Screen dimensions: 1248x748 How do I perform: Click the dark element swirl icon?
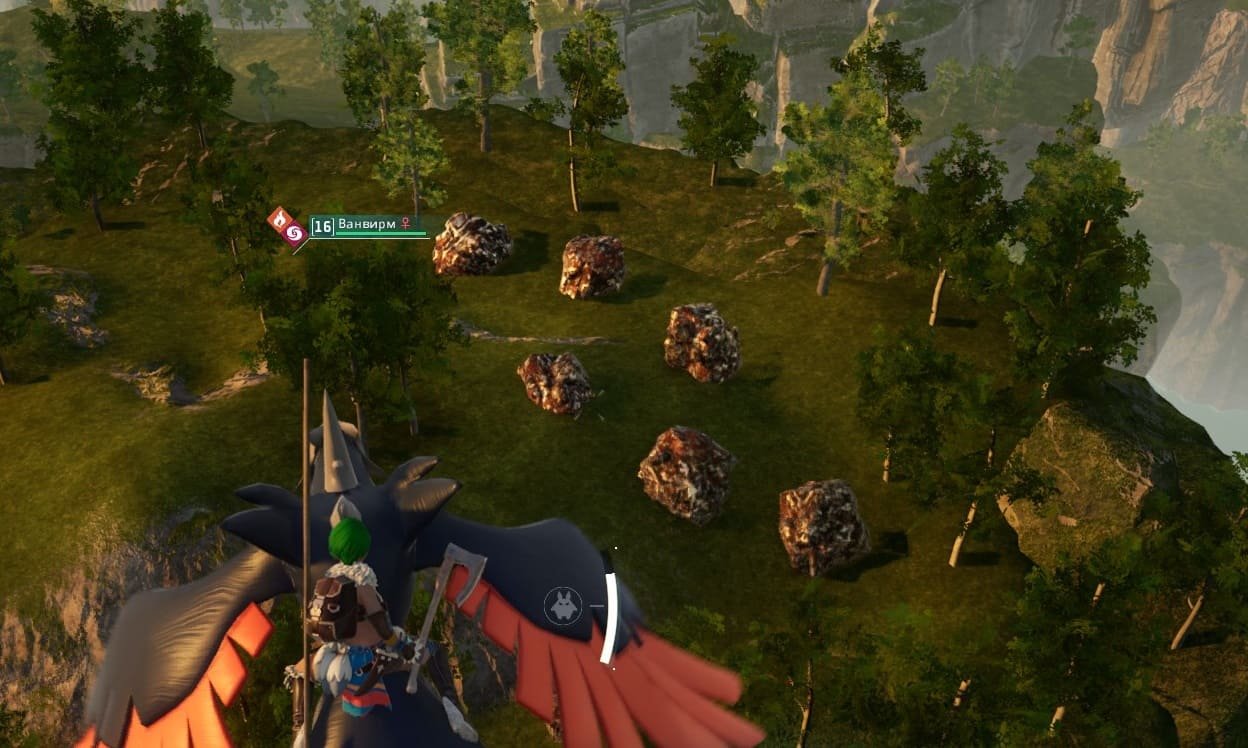[x=295, y=234]
